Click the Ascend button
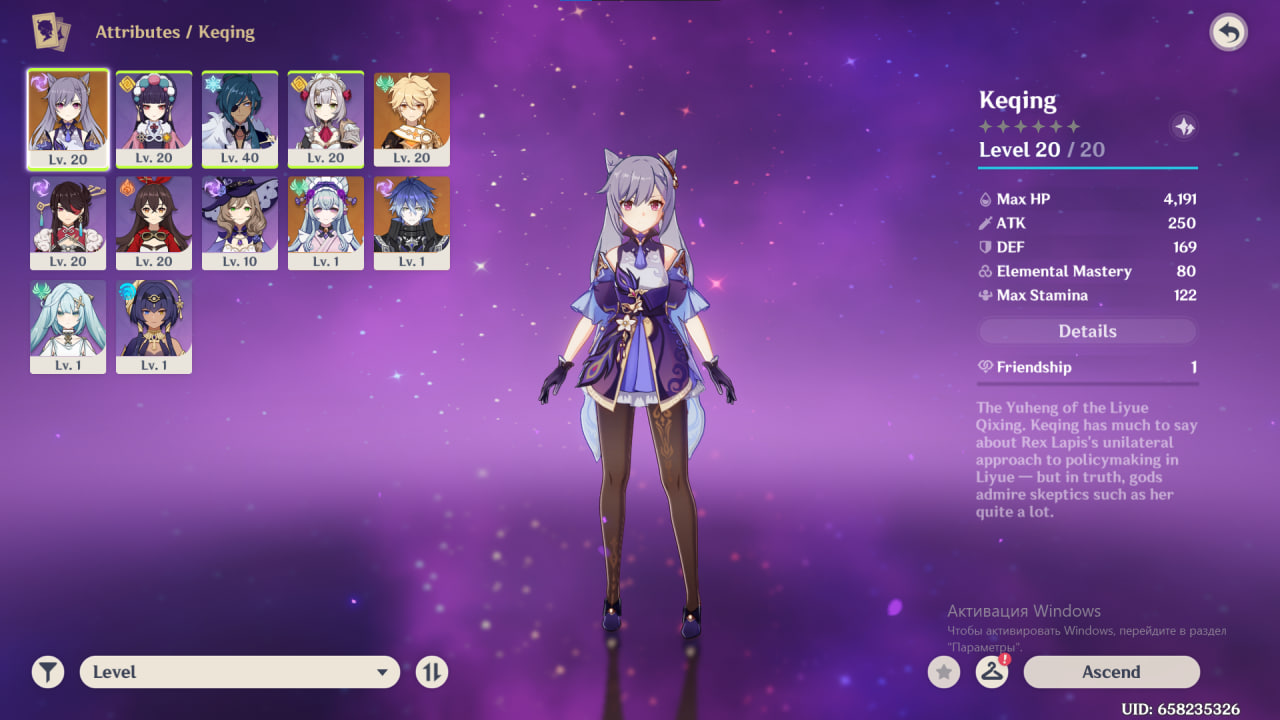Viewport: 1280px width, 720px height. point(1111,672)
